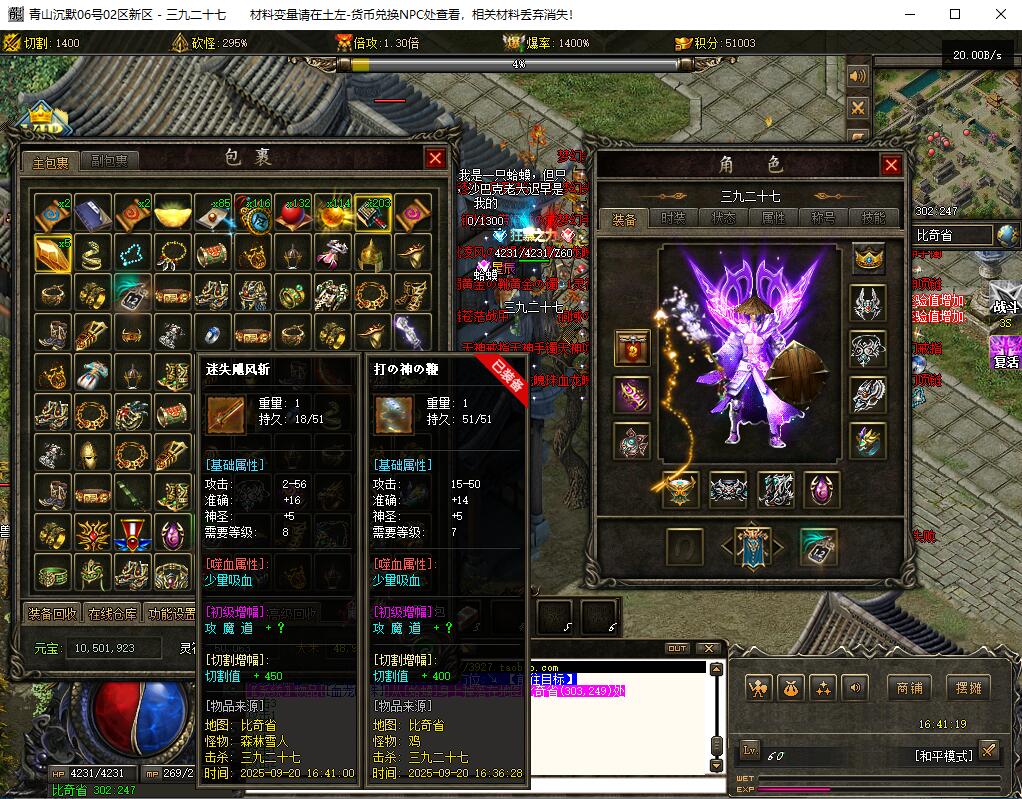Open the 时装 costume tab

pyautogui.click(x=673, y=218)
